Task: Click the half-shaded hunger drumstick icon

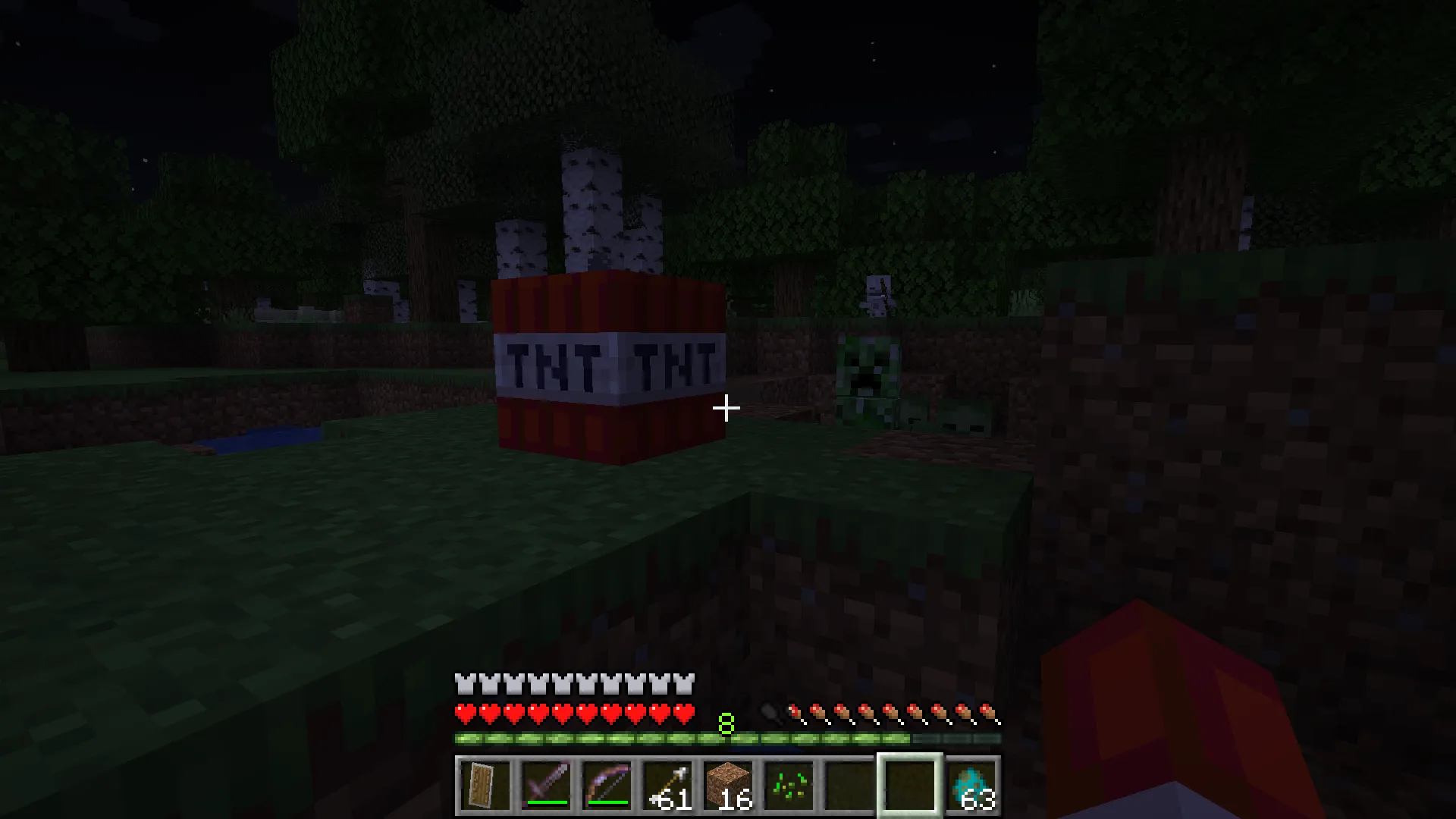Action: [795, 711]
